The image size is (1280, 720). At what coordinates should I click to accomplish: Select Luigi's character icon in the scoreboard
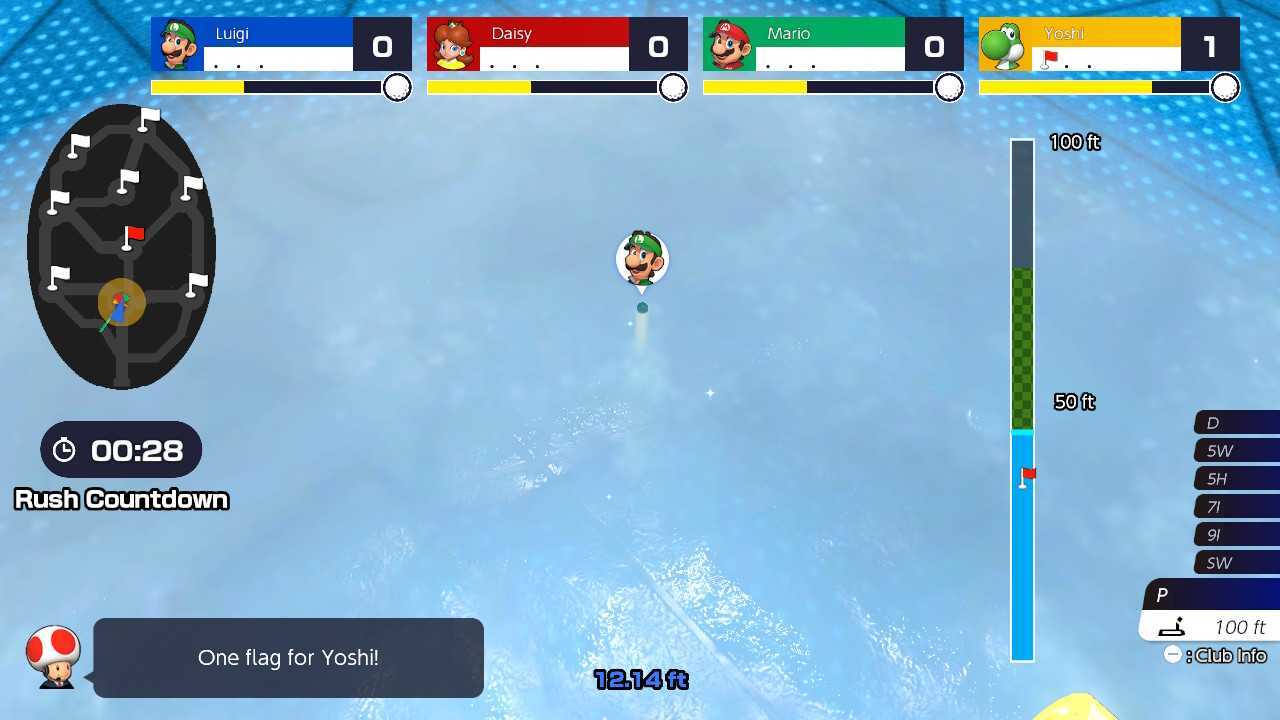[175, 44]
